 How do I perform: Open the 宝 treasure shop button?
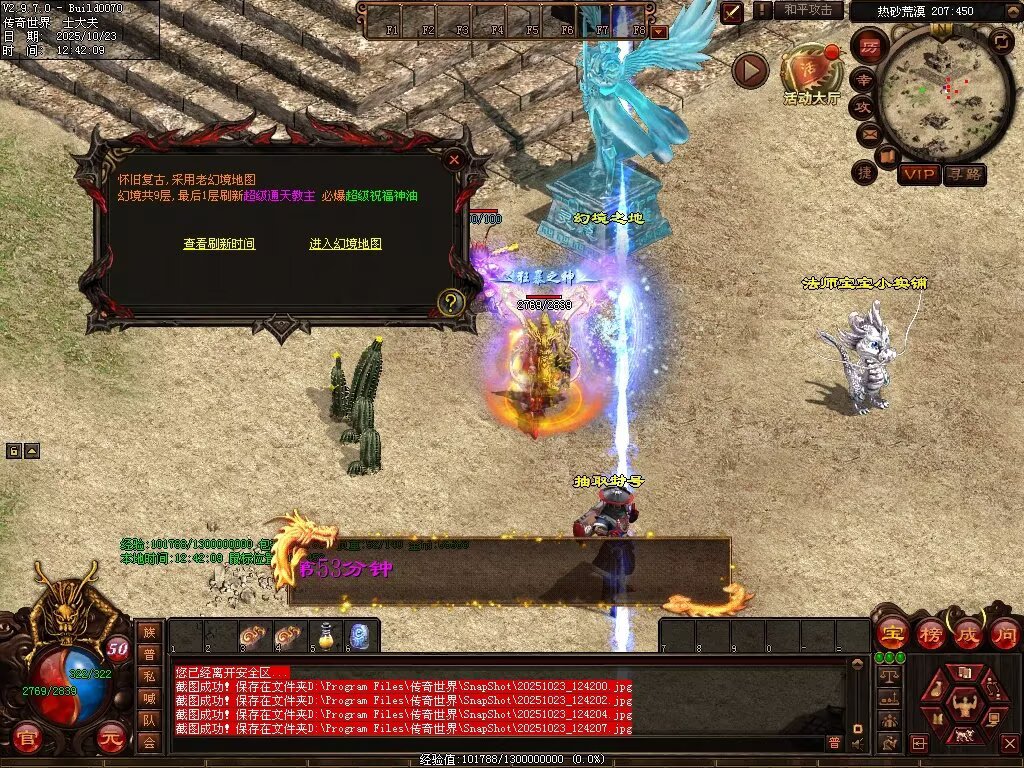pos(891,633)
